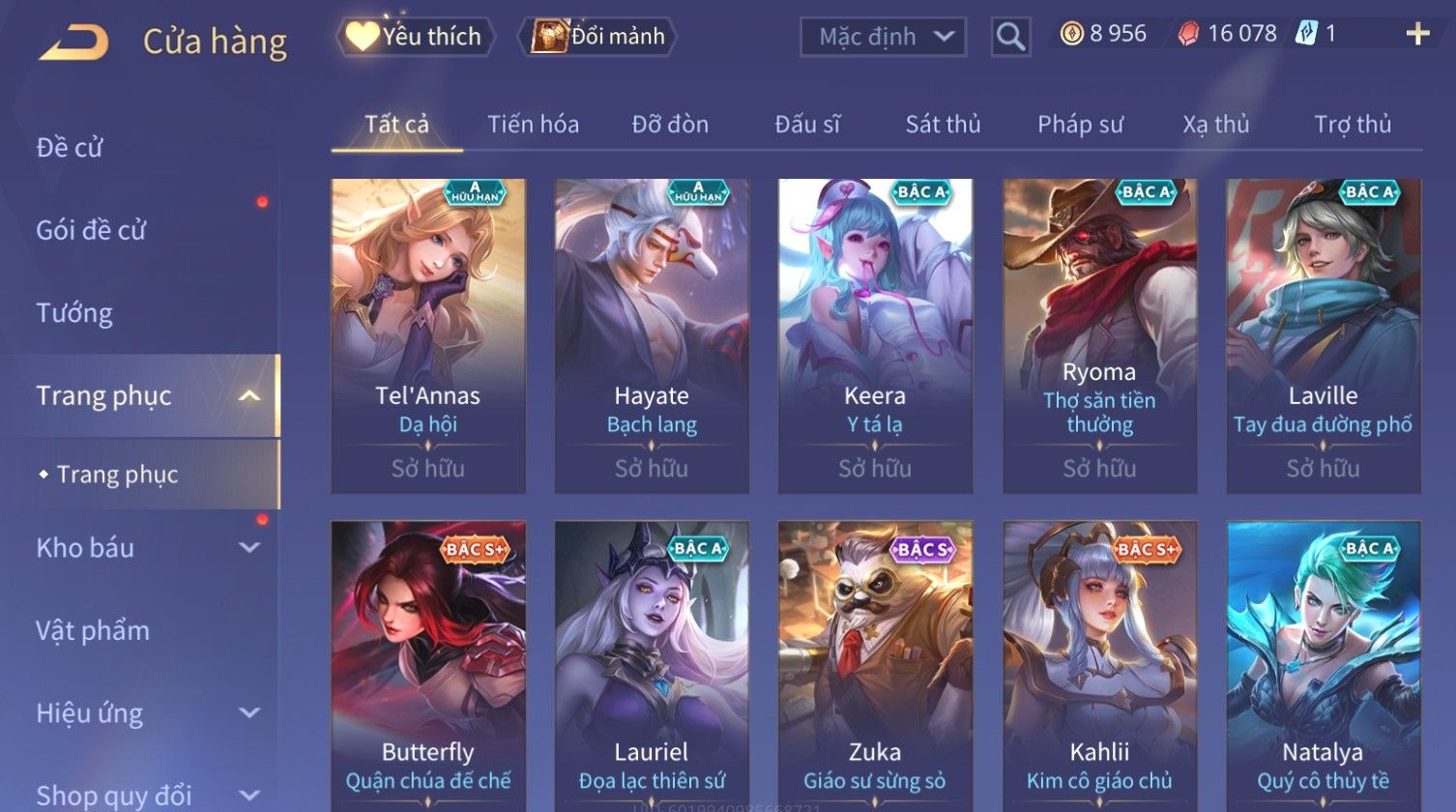Switch to the Tiến hóa tab
The width and height of the screenshot is (1456, 812).
533,125
